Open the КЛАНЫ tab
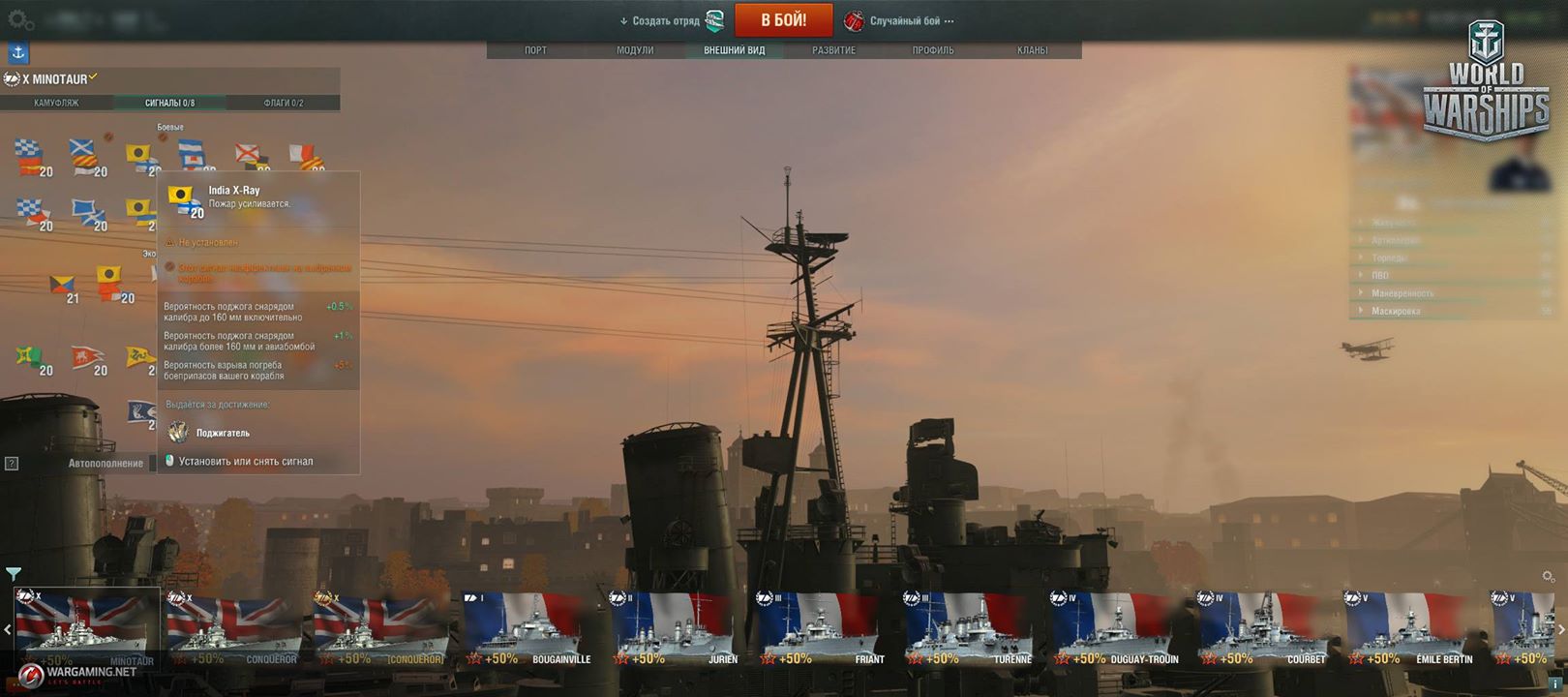Image resolution: width=1568 pixels, height=697 pixels. pyautogui.click(x=1032, y=50)
